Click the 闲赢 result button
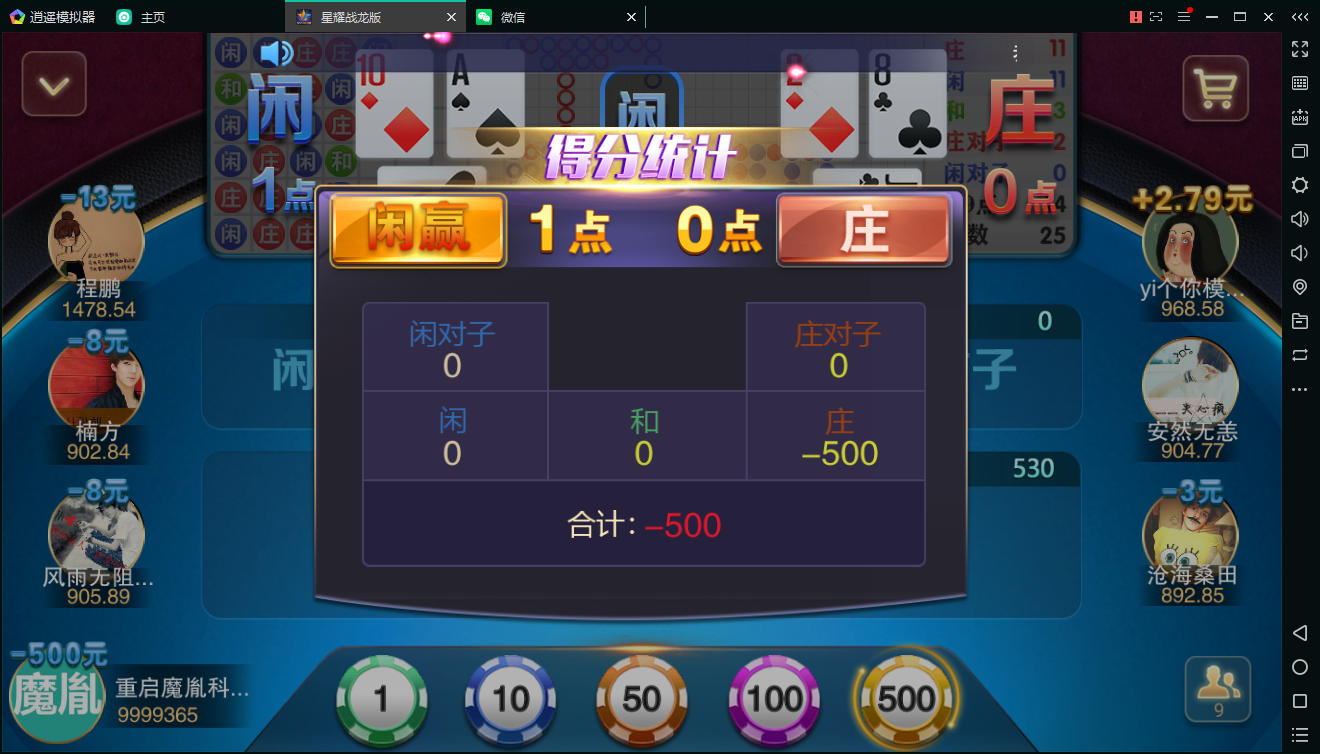Image resolution: width=1320 pixels, height=754 pixels. 418,230
